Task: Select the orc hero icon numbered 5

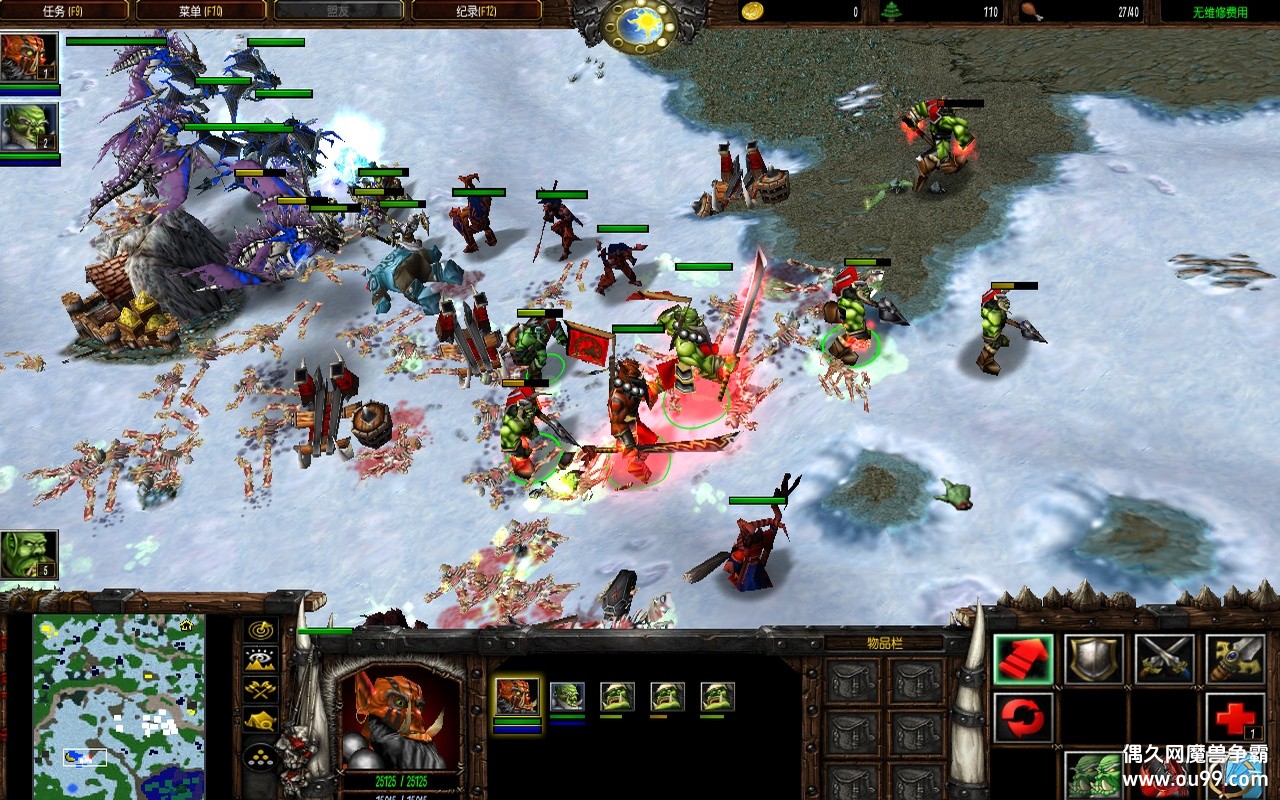Action: click(x=29, y=555)
